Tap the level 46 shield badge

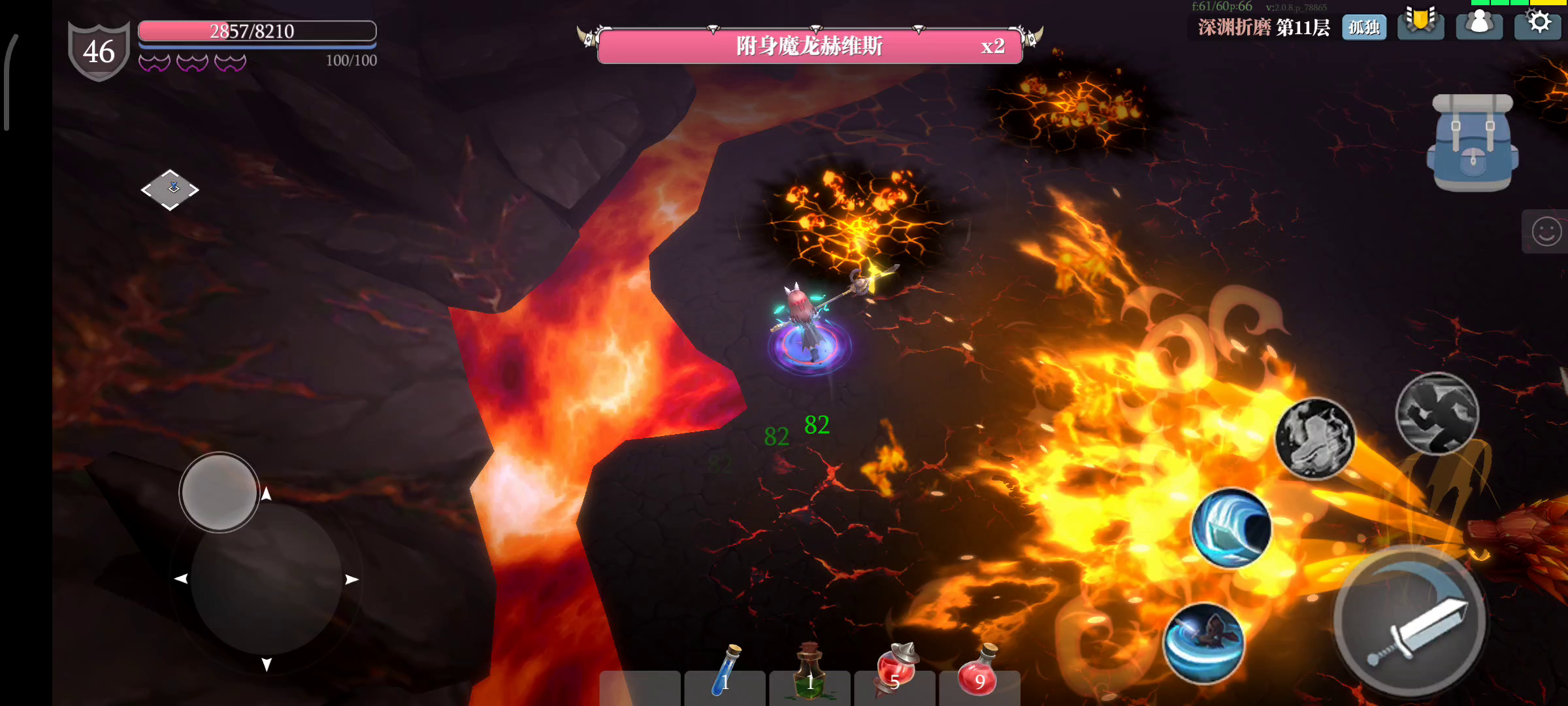99,51
